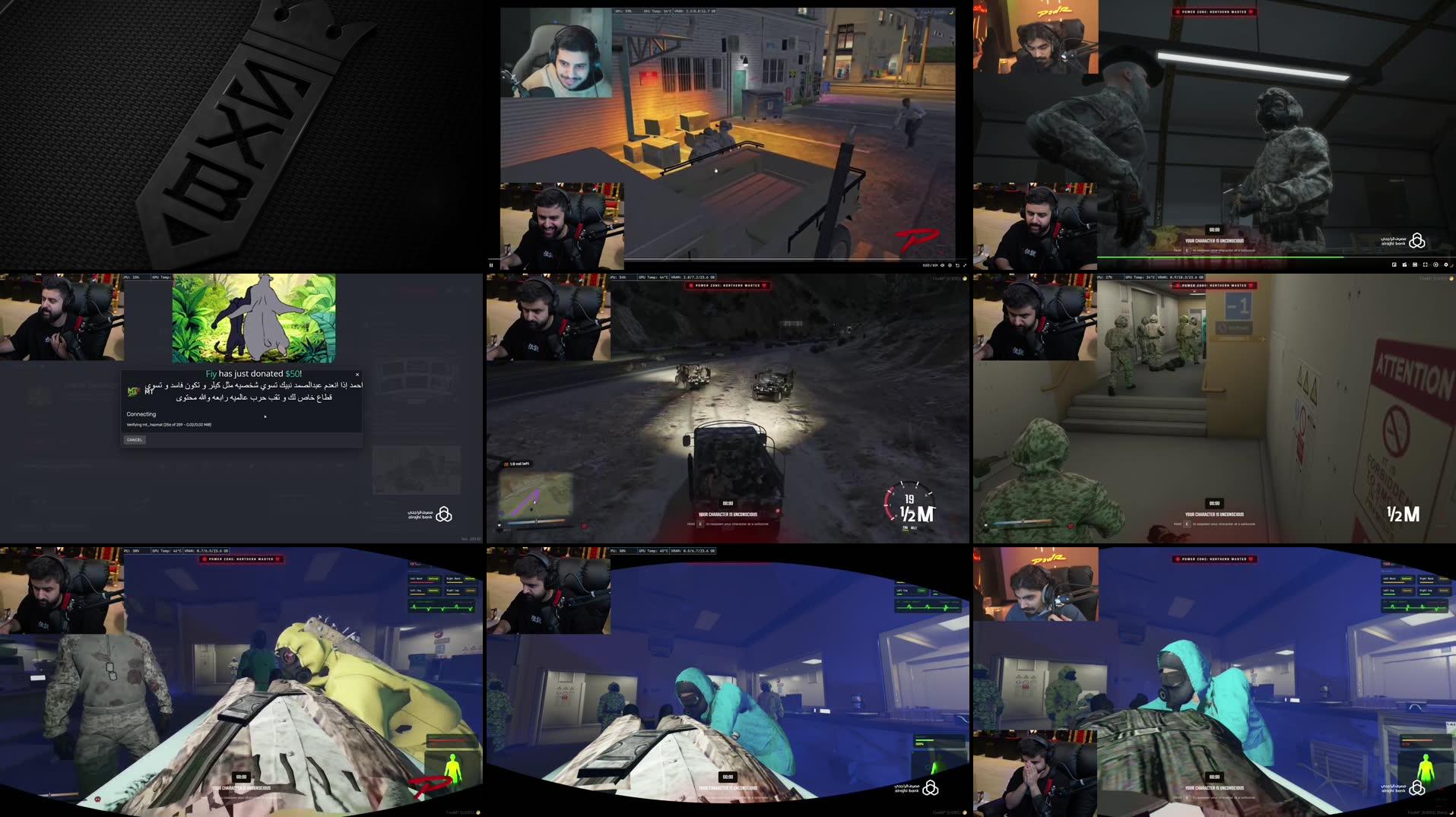Open the download progress dropdown
1456x817 pixels.
tap(243, 424)
